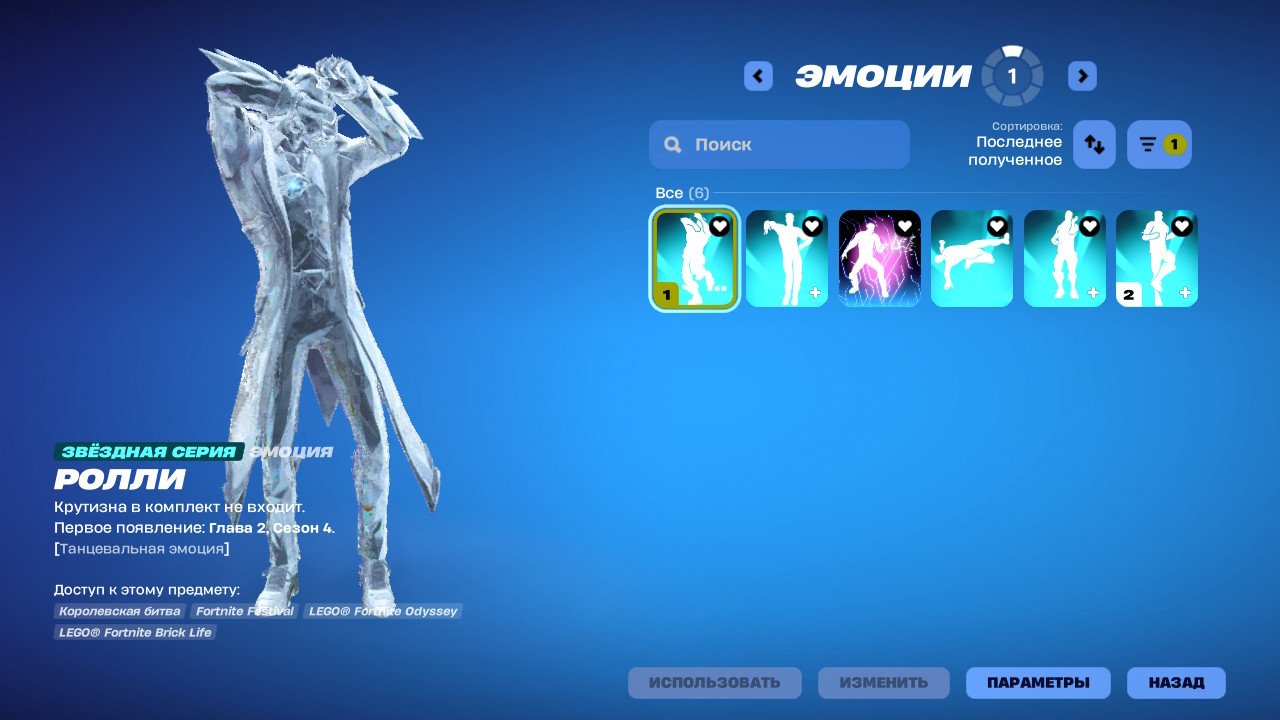Open the sort options icon

tap(1093, 144)
